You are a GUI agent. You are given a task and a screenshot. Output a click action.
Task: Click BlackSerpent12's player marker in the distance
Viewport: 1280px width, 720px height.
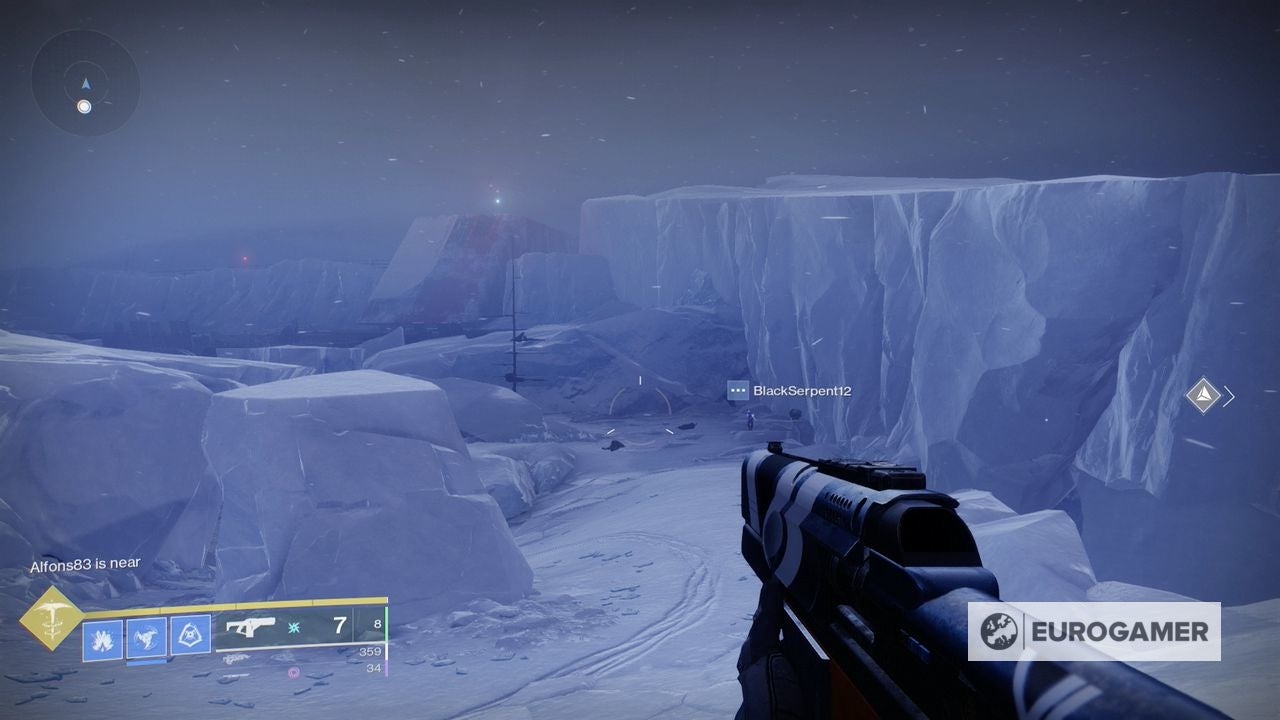[x=750, y=420]
